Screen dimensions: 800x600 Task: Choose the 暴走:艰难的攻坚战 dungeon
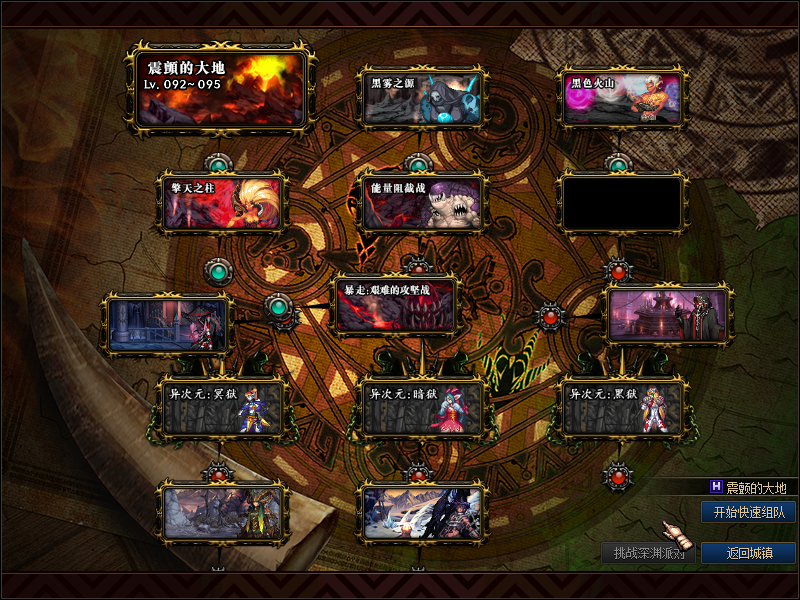click(396, 305)
